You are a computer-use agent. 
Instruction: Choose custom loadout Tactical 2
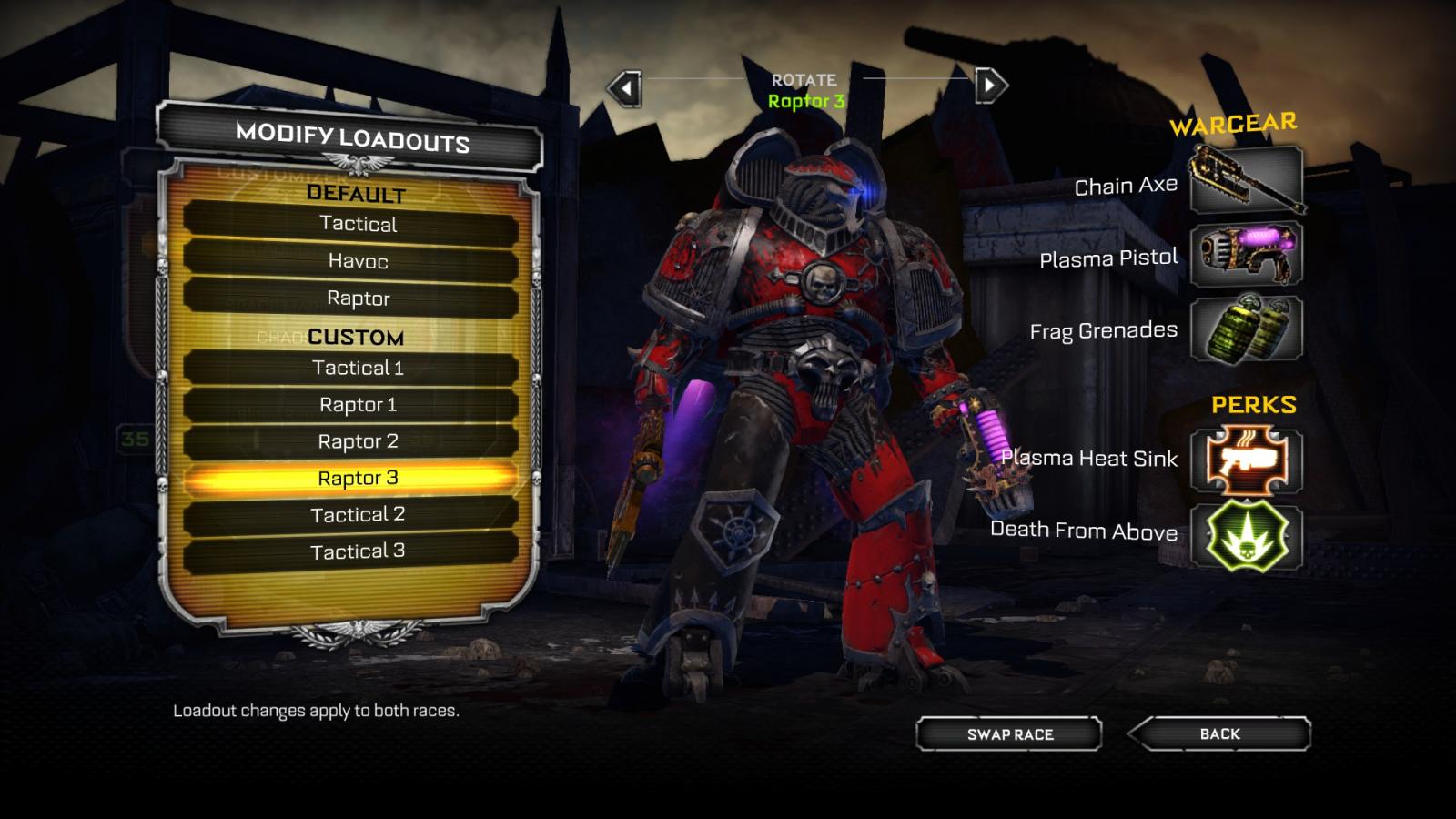click(x=358, y=515)
